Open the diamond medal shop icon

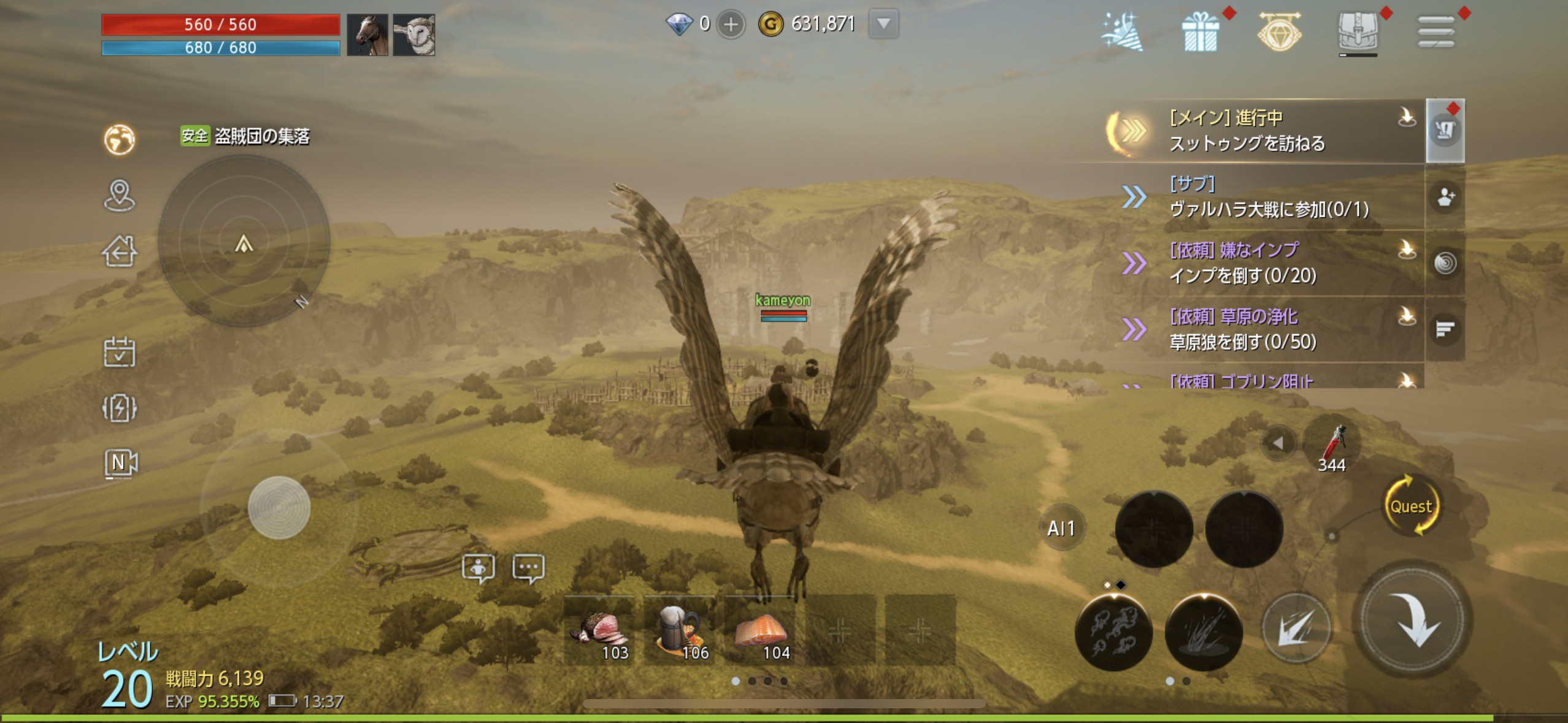point(1279,32)
